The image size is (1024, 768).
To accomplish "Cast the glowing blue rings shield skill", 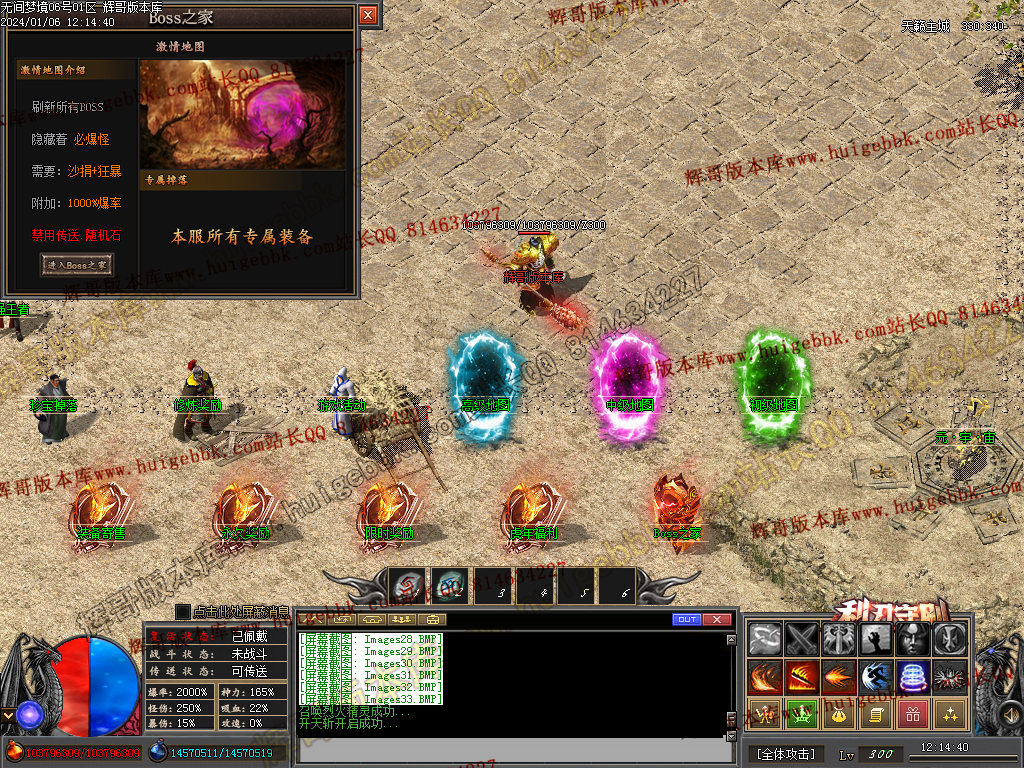I will [913, 677].
